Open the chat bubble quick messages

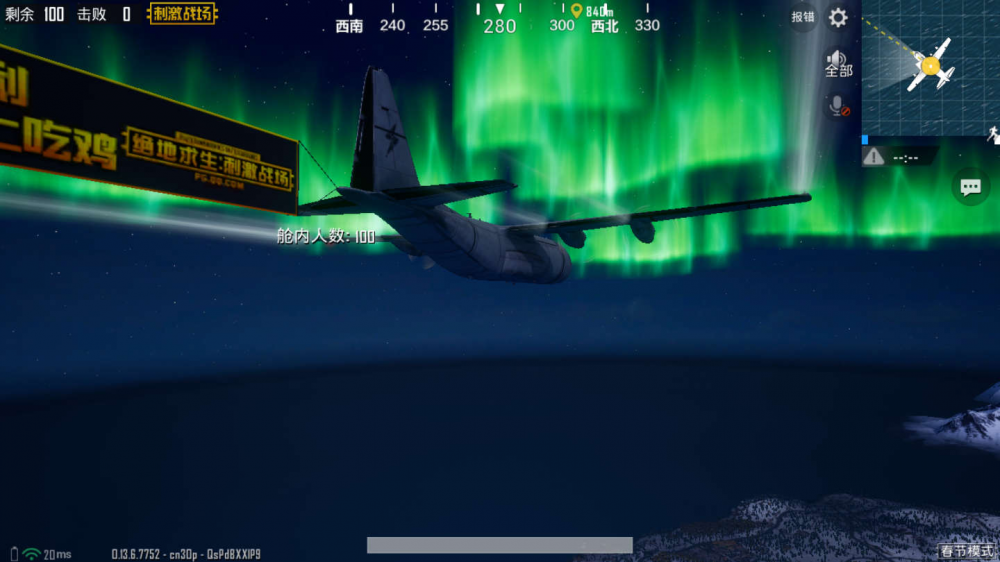(x=970, y=187)
